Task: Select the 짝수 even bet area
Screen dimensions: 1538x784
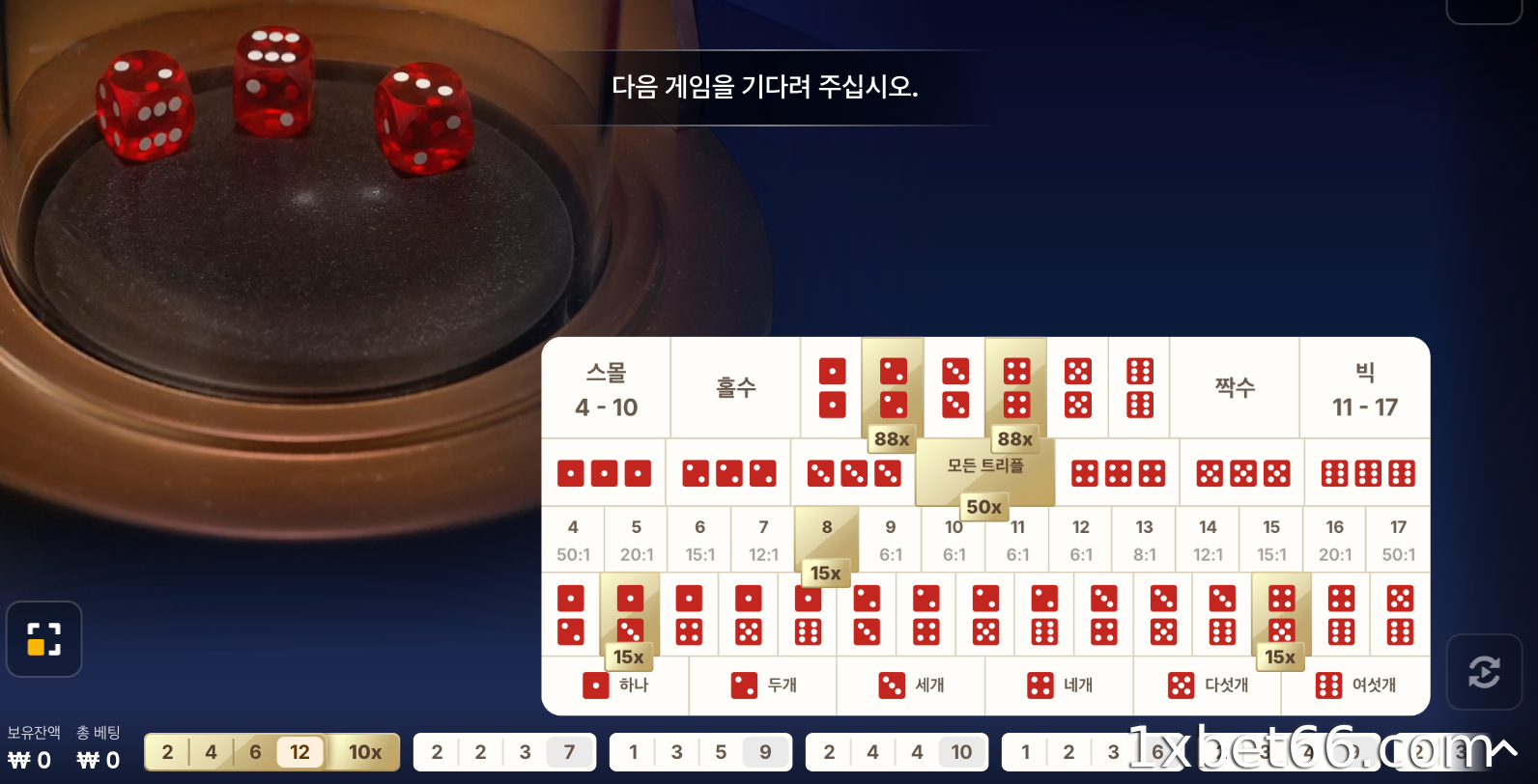Action: [x=1235, y=386]
